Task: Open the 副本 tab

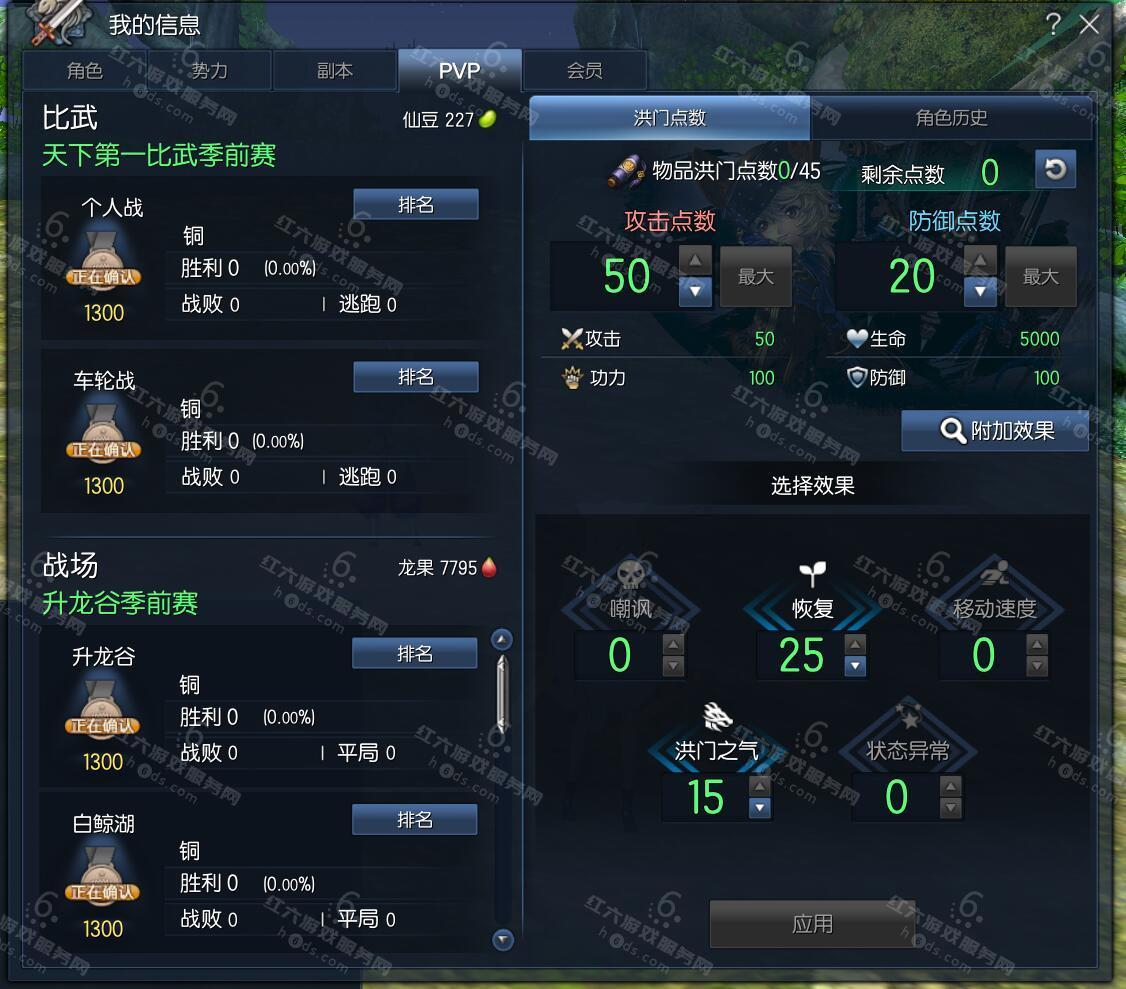Action: [334, 71]
